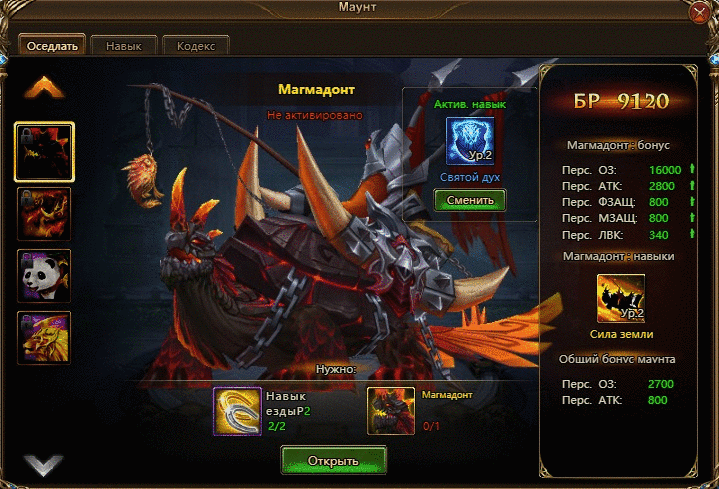Close the Маунт window
Image resolution: width=719 pixels, height=489 pixels.
click(702, 11)
